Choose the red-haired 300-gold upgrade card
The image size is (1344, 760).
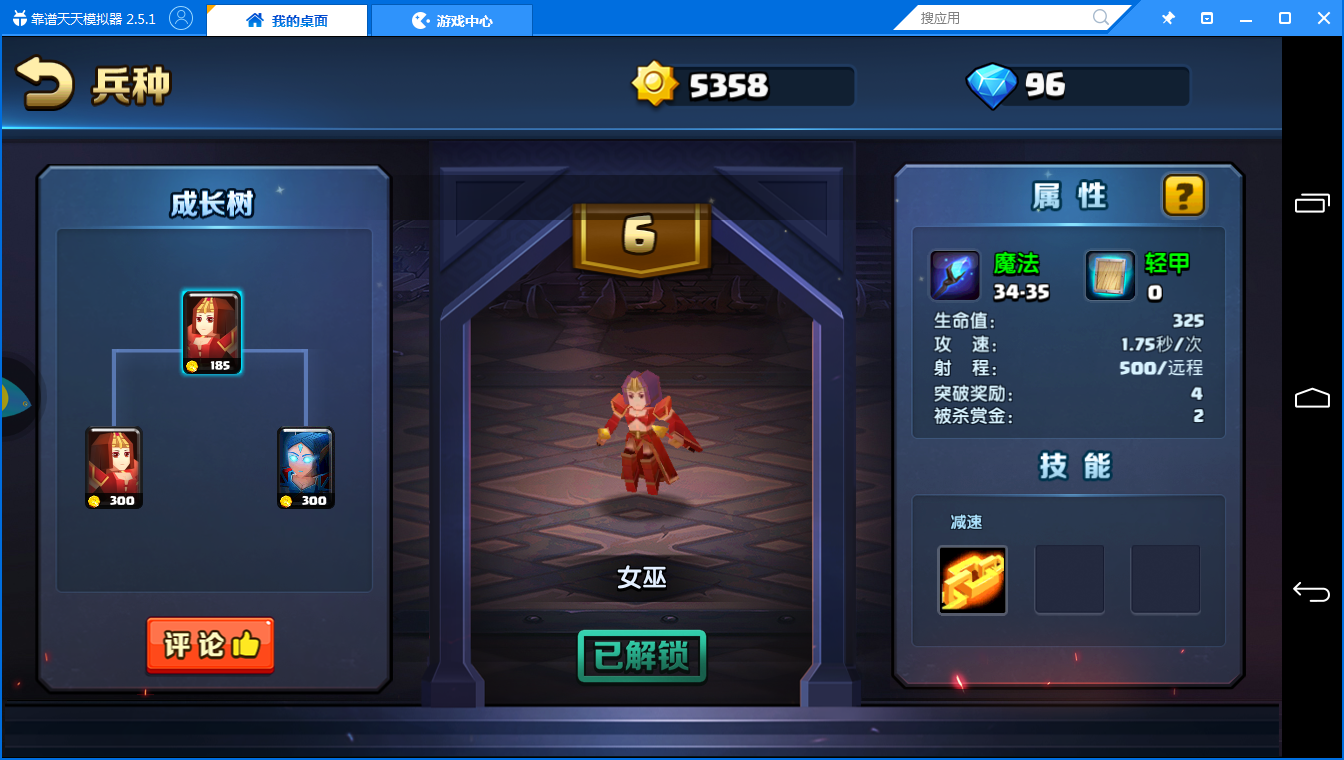[114, 468]
